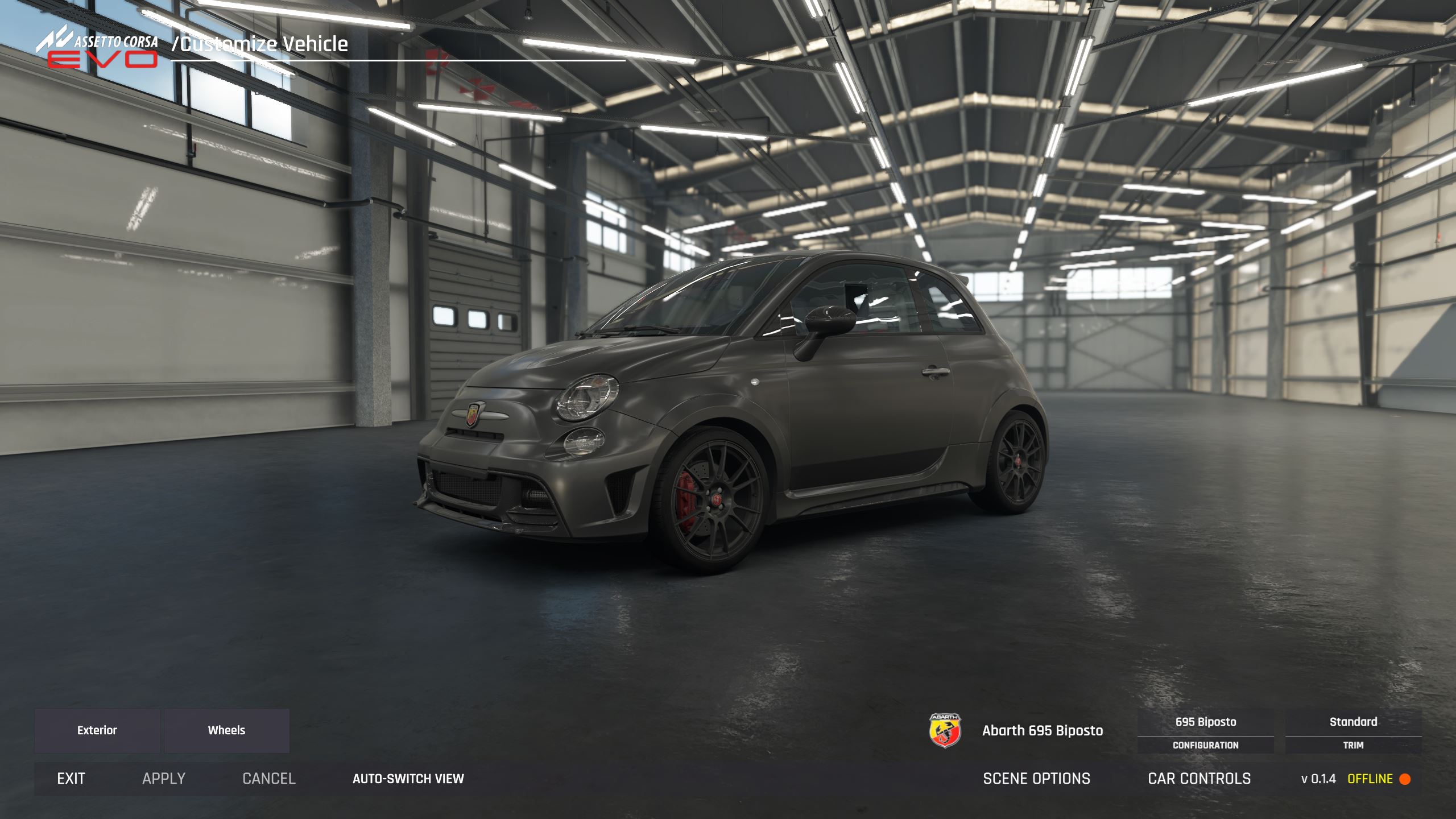Open the Exterior customization category

click(x=97, y=730)
